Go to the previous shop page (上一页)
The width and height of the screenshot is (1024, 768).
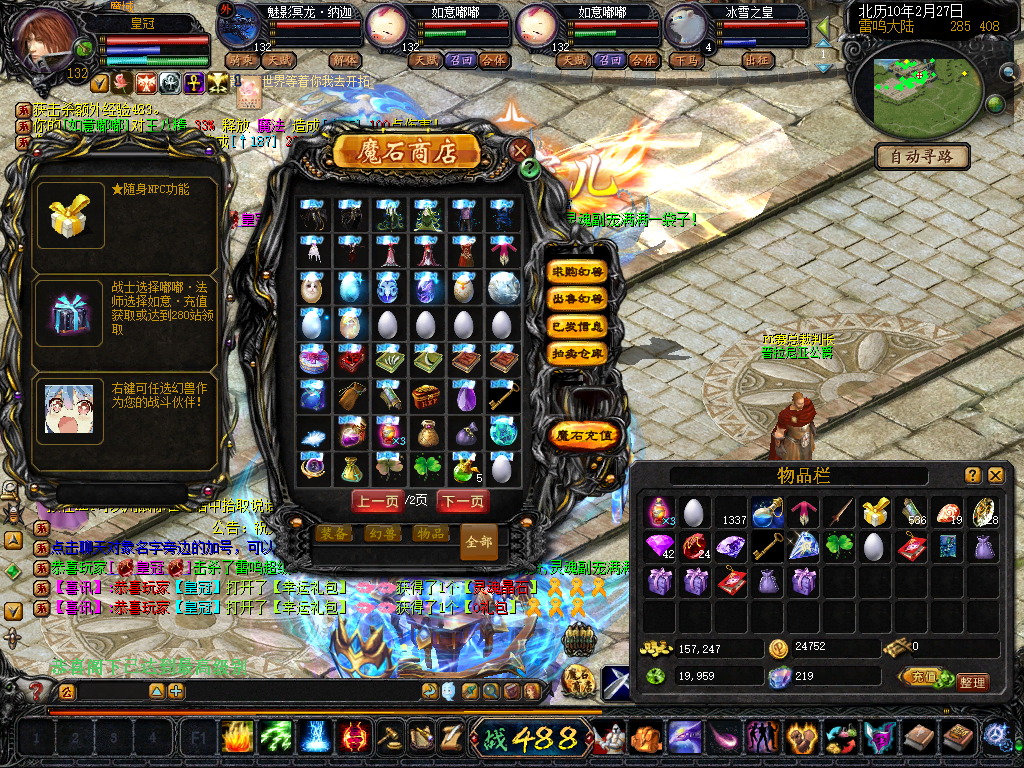point(377,500)
